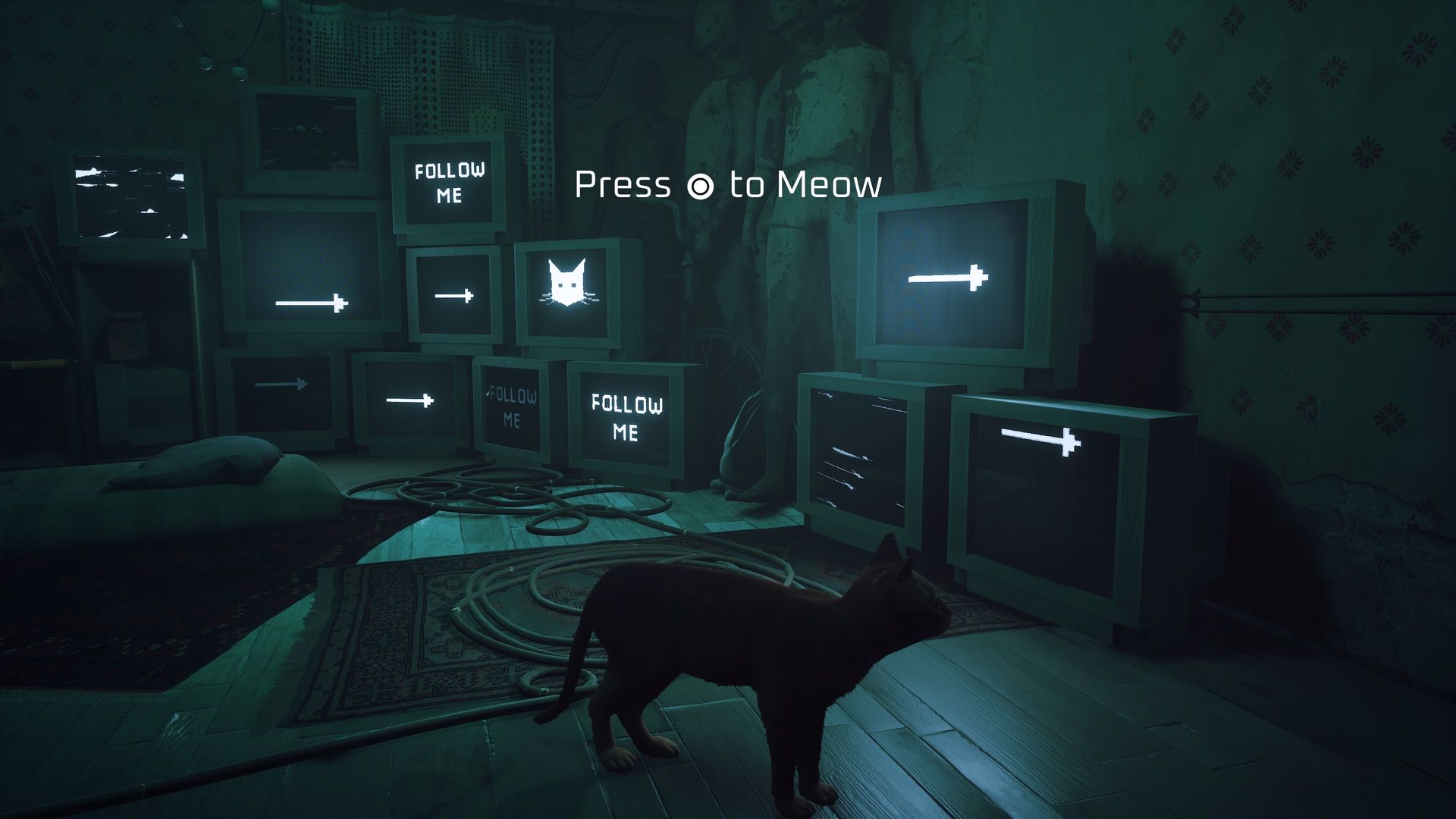Viewport: 1456px width, 819px height.
Task: Click the pixelated cat face on the TV screen
Action: (x=566, y=282)
